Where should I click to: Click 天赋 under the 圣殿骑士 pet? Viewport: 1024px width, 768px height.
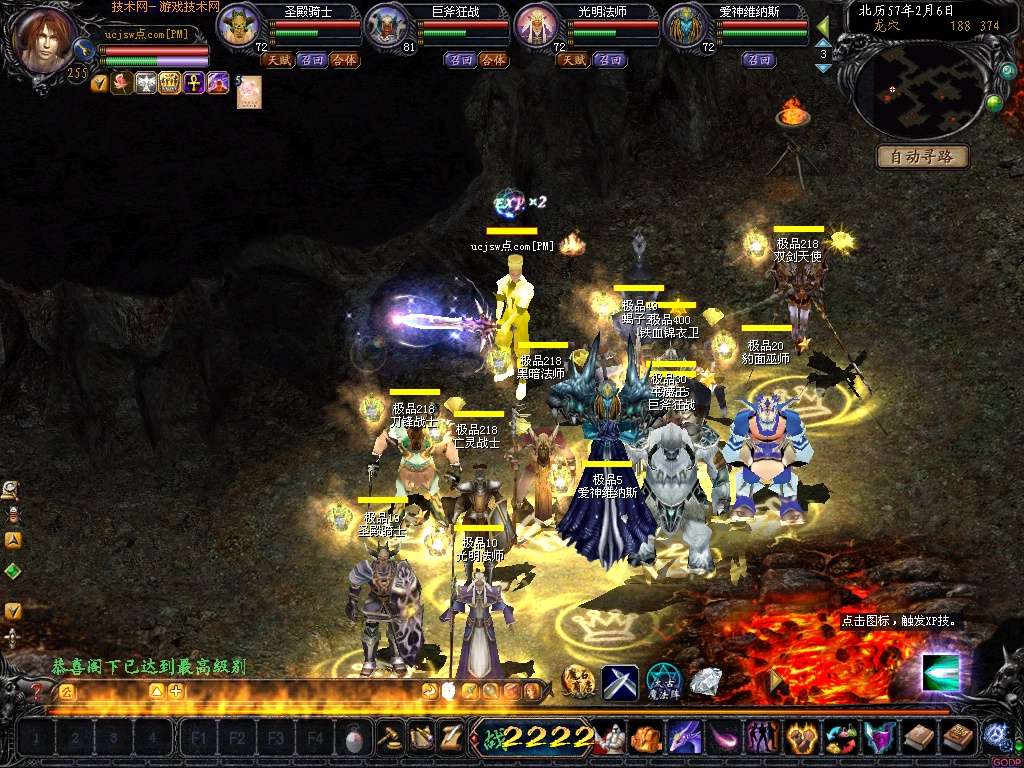[277, 60]
